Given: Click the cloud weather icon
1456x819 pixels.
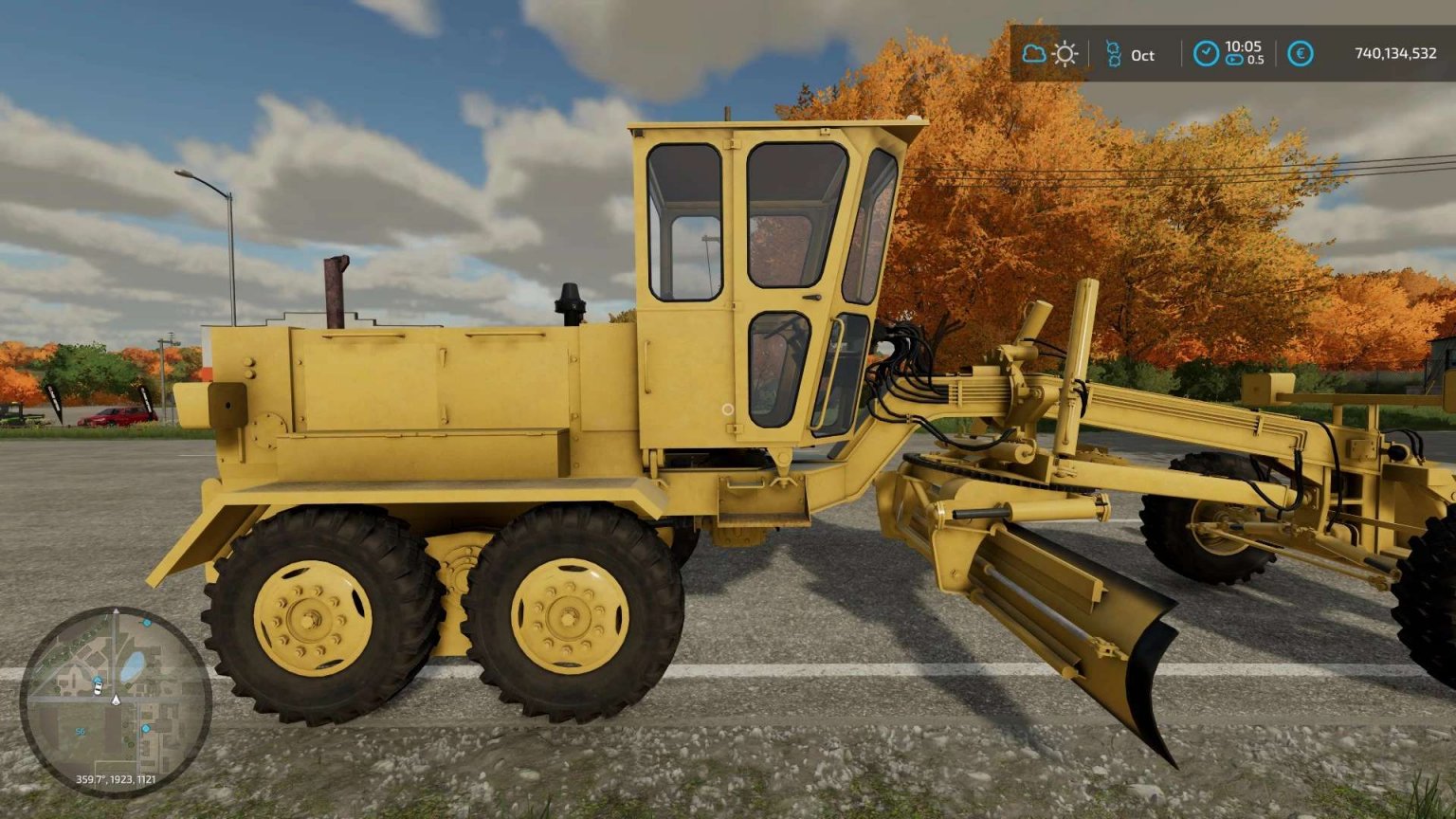Looking at the screenshot, I should tap(1035, 53).
